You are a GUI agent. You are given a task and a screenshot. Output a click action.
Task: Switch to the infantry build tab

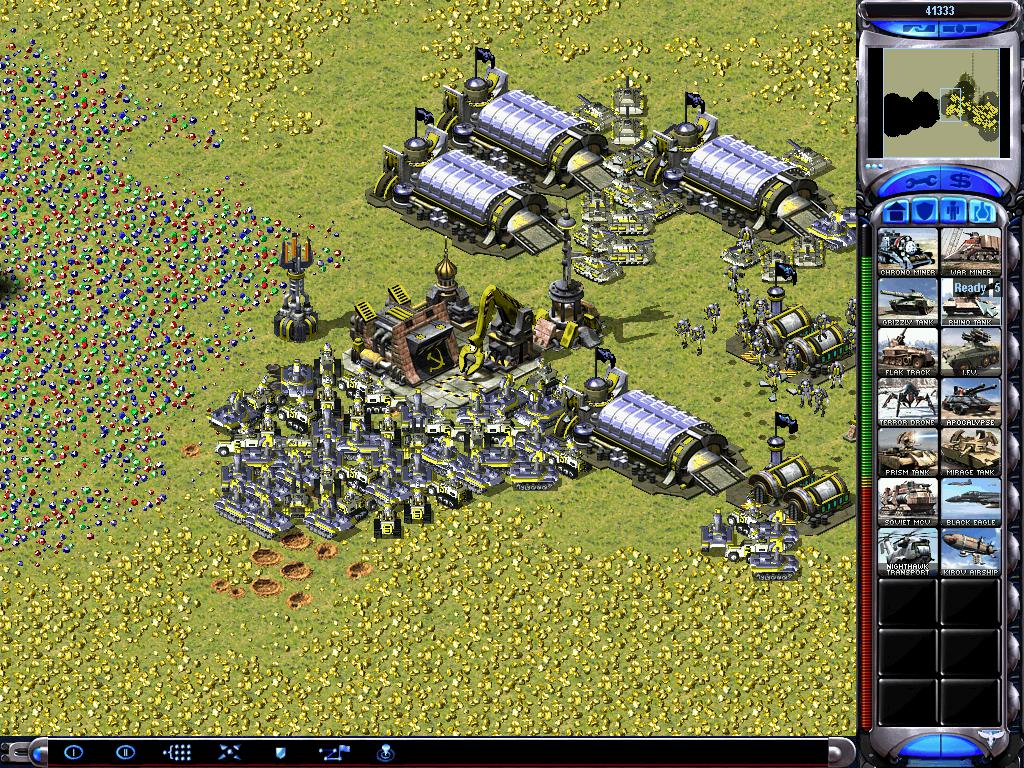click(954, 212)
